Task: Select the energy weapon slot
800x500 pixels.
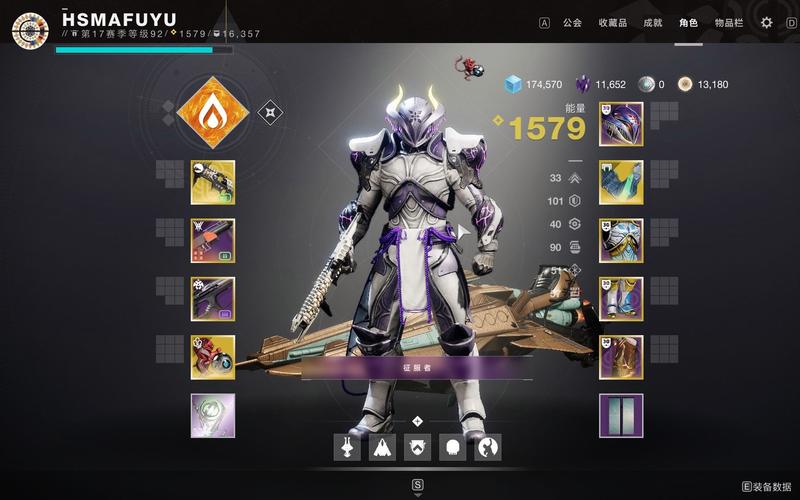Action: pyautogui.click(x=213, y=241)
